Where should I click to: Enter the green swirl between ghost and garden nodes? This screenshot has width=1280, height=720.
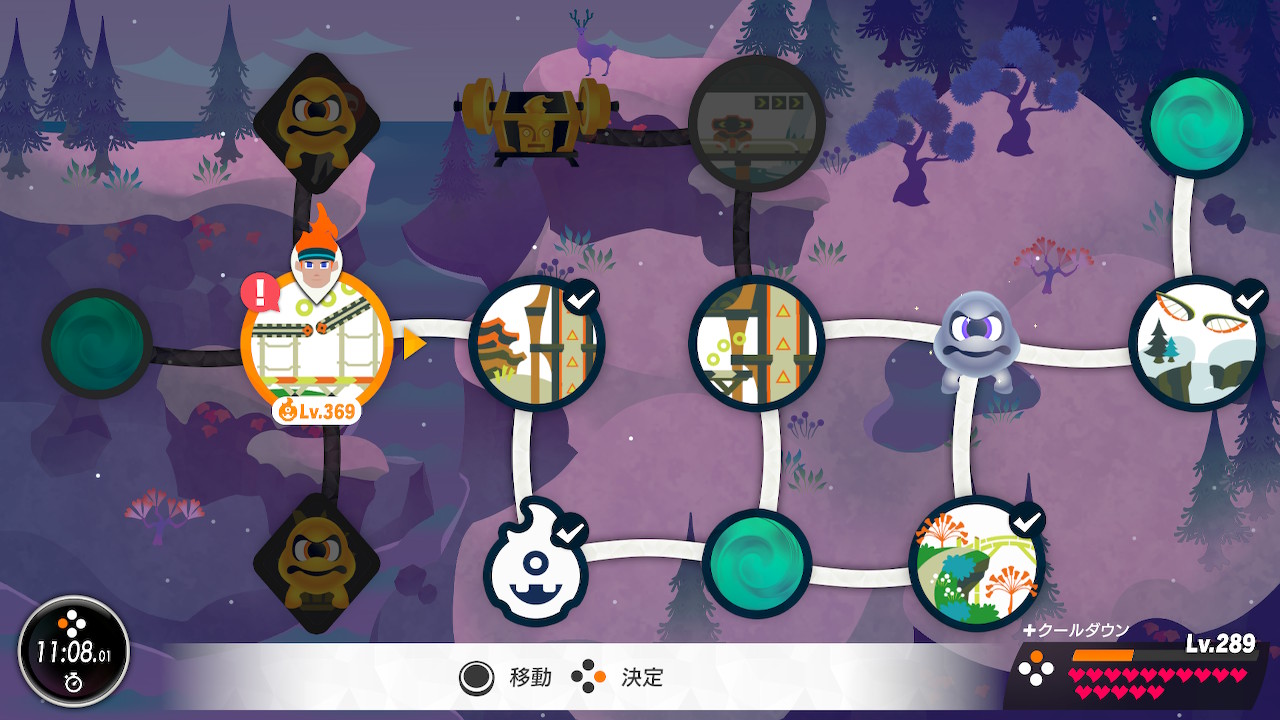coord(757,563)
